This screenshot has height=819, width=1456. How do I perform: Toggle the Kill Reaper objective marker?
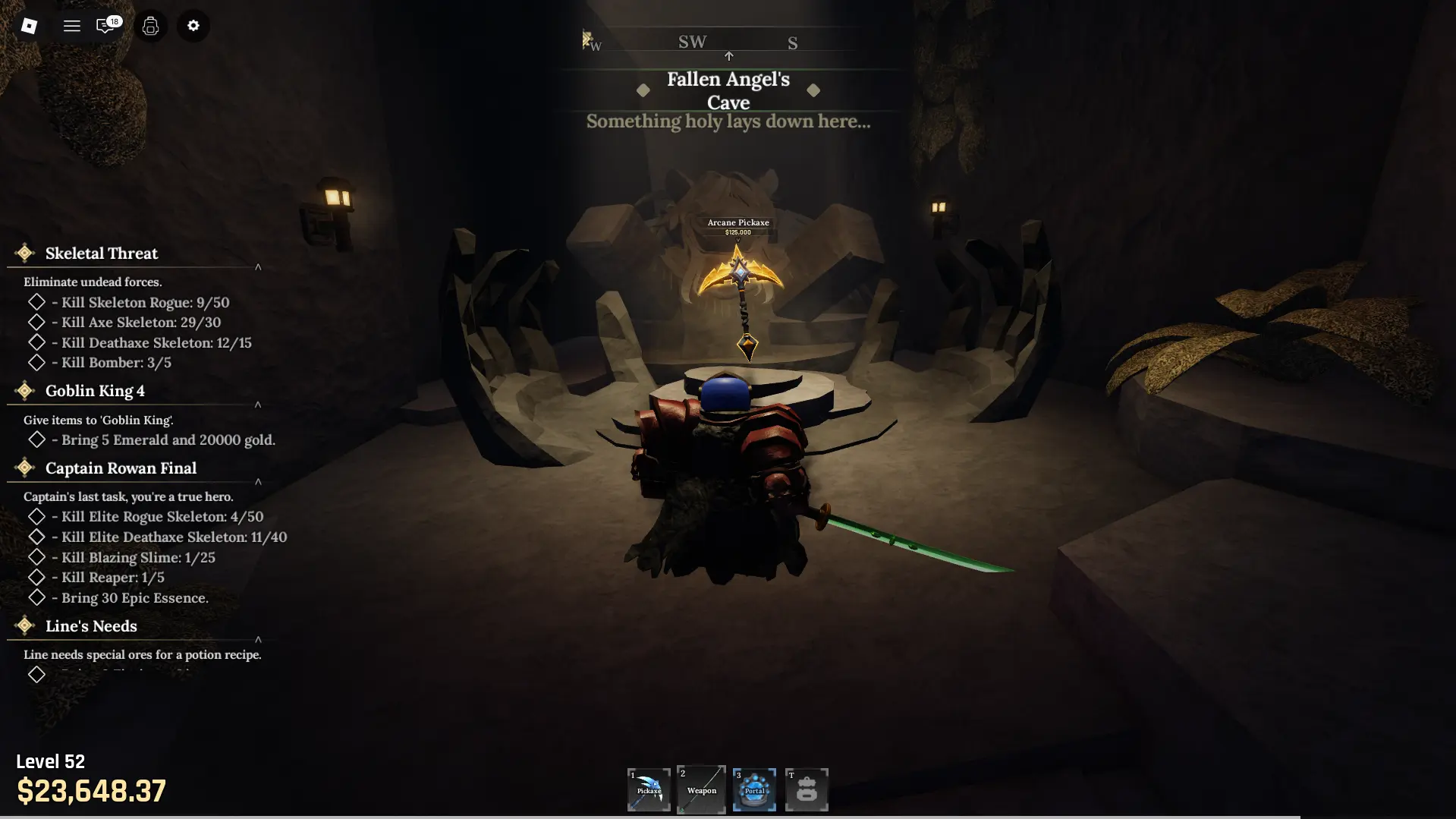(37, 578)
